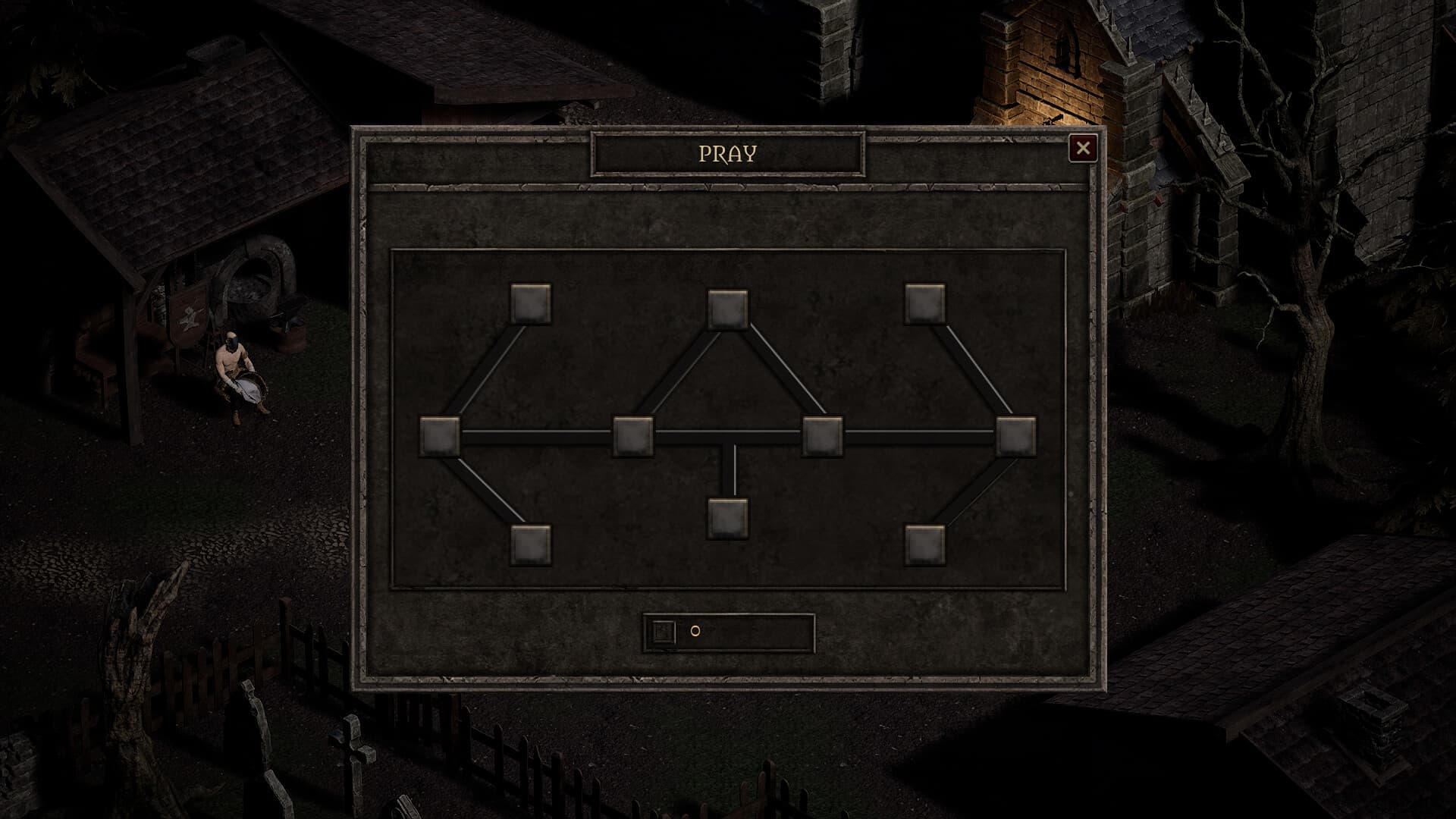Select the top-center rune node
Image resolution: width=1456 pixels, height=819 pixels.
pyautogui.click(x=728, y=309)
